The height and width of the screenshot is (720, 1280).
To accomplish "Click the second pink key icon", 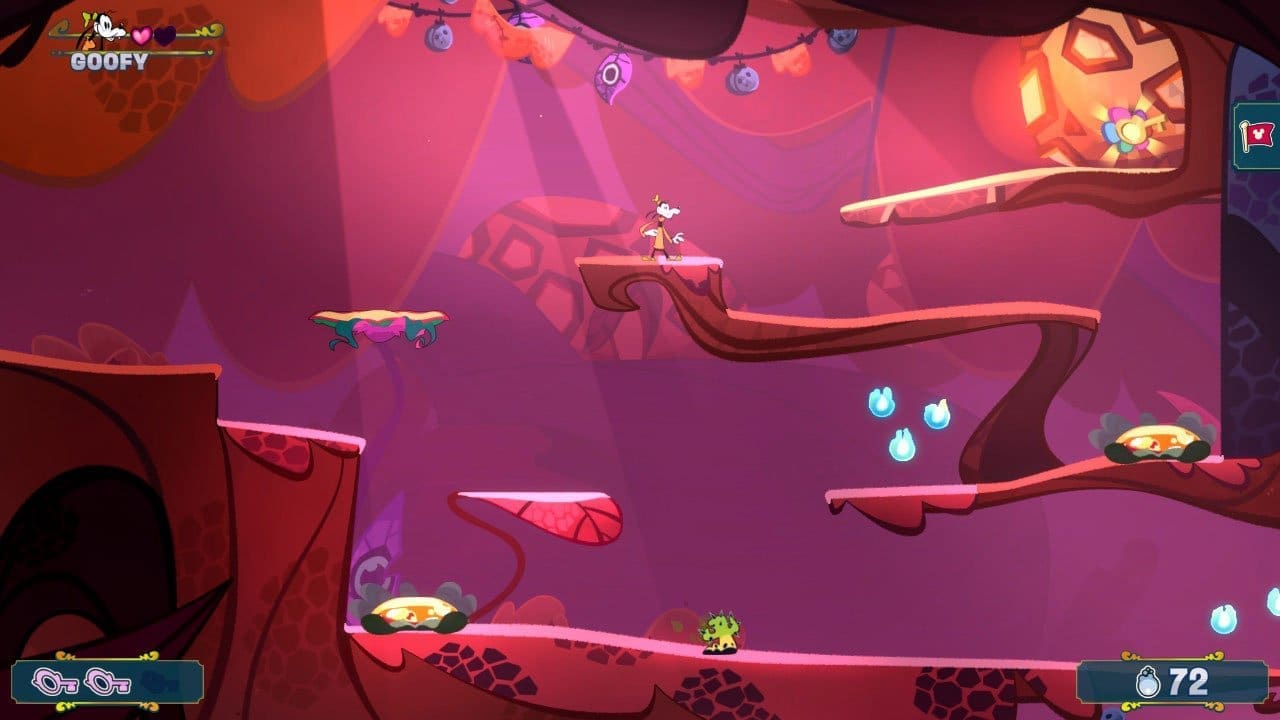I will (105, 682).
